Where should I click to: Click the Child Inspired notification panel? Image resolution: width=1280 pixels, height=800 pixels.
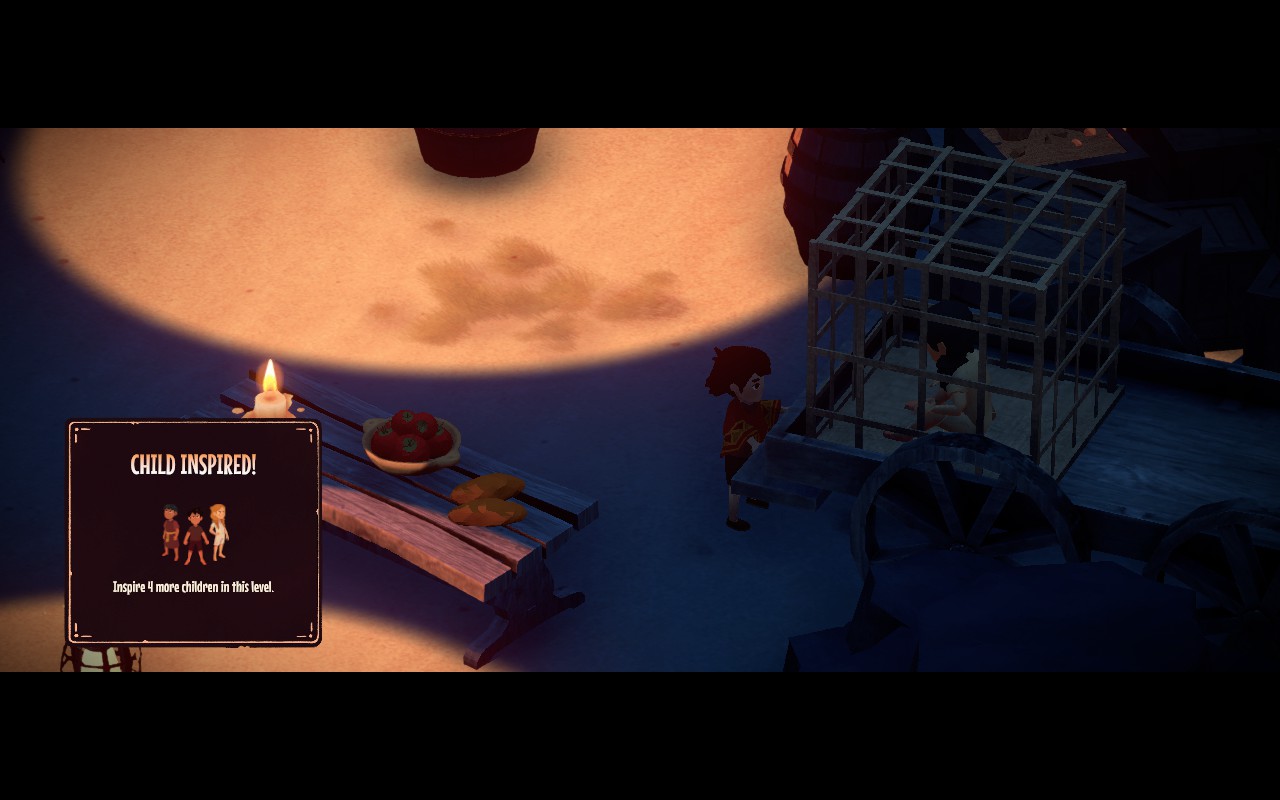193,531
